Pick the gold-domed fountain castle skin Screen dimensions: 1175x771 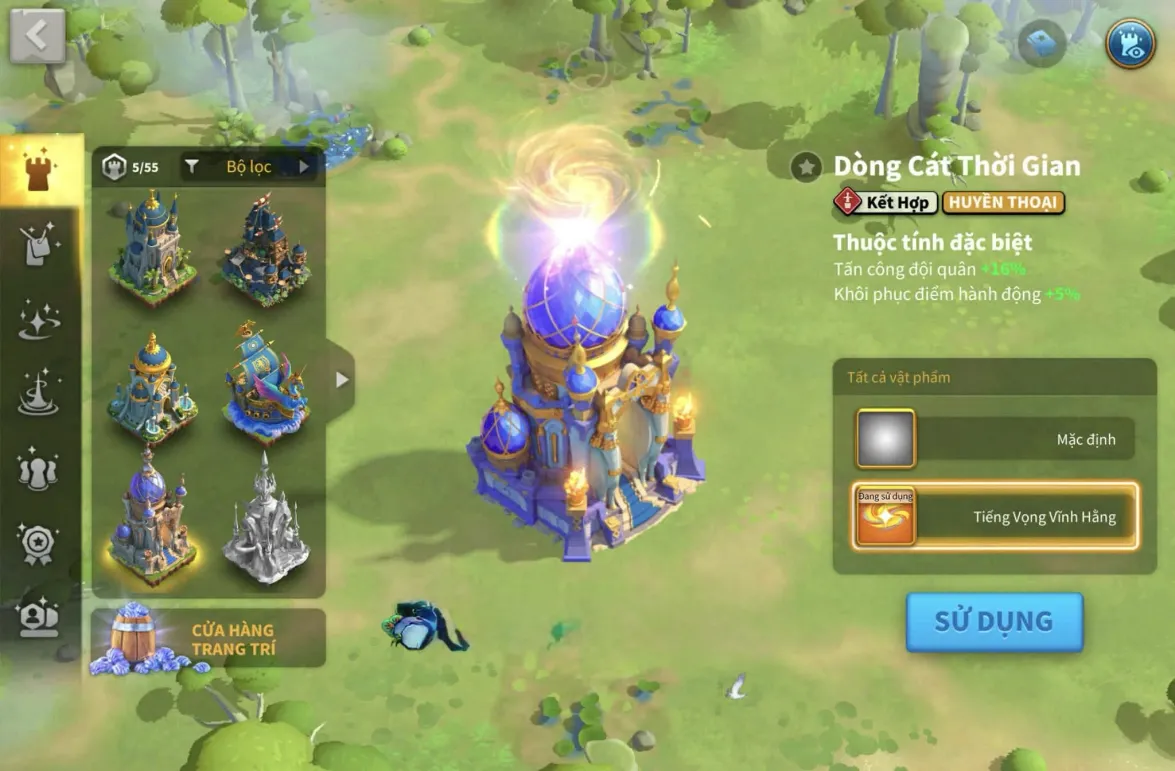[152, 385]
